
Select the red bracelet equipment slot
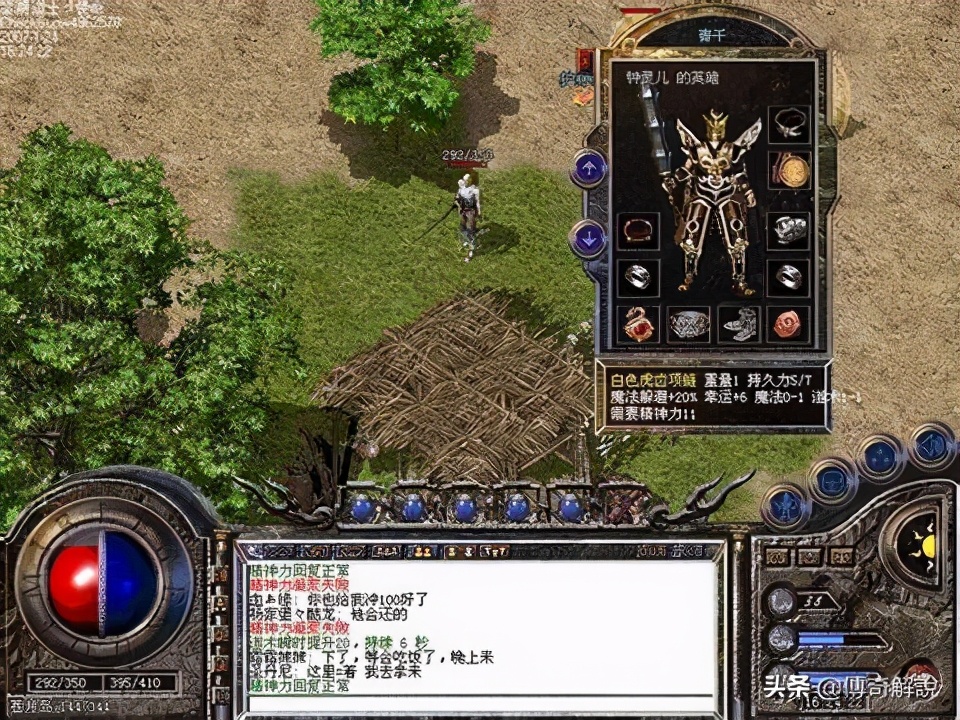pyautogui.click(x=637, y=231)
